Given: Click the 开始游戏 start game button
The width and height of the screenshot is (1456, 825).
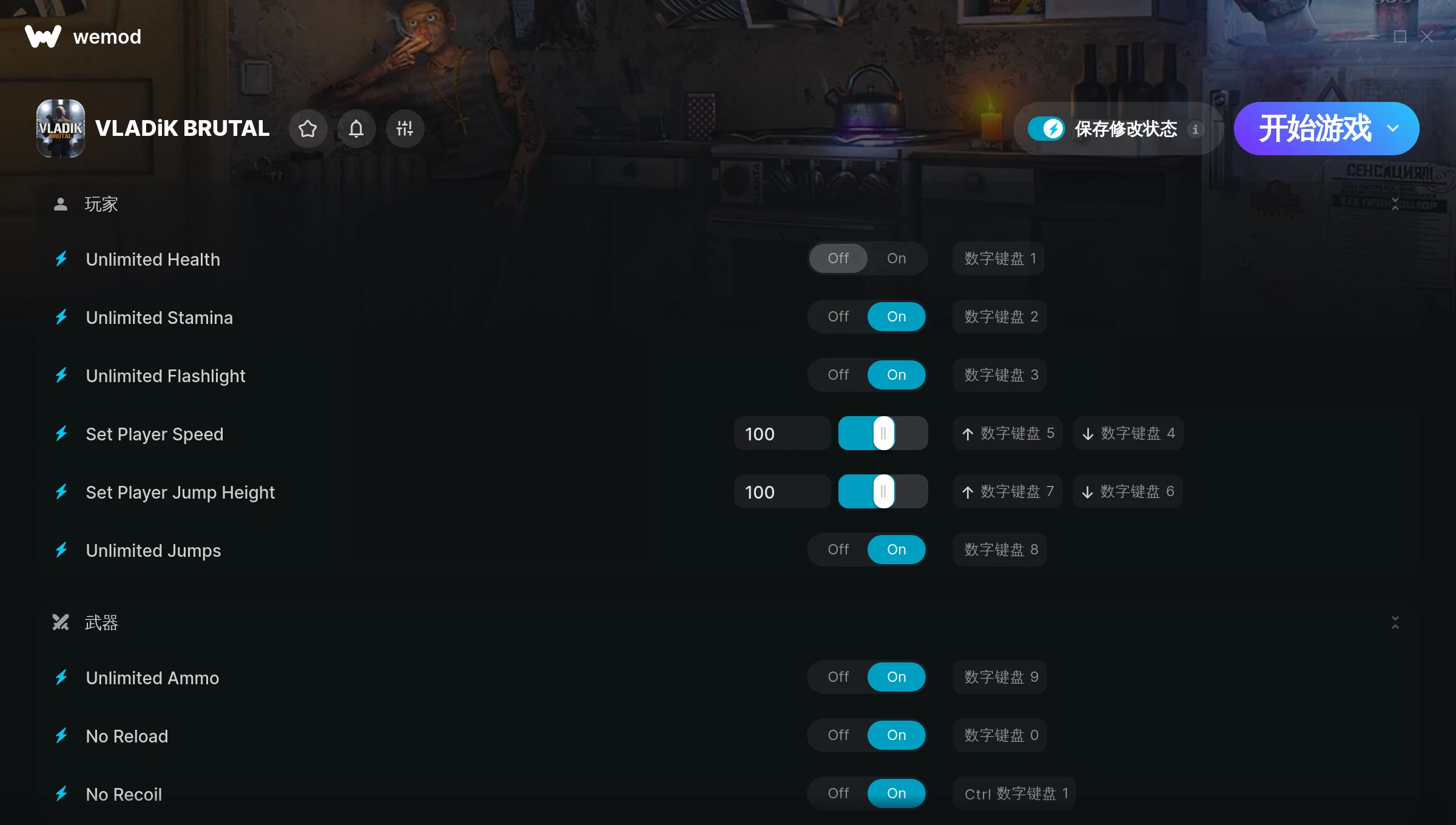Looking at the screenshot, I should click(x=1313, y=129).
